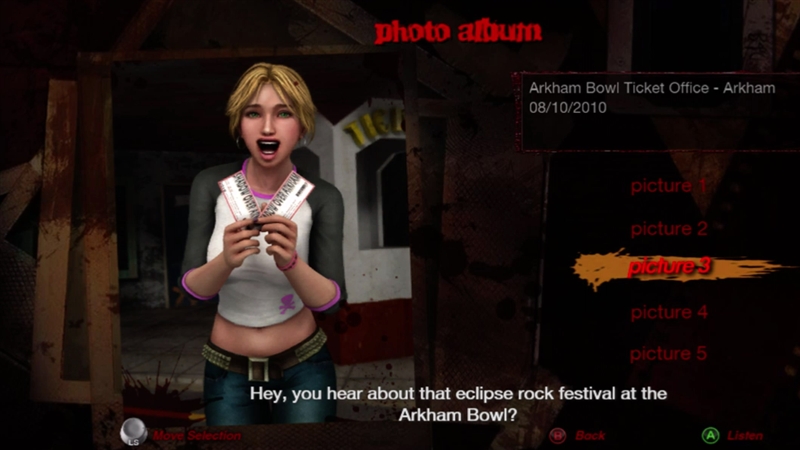Open the highlighted picture 3 entry
This screenshot has height=450, width=800.
point(669,268)
